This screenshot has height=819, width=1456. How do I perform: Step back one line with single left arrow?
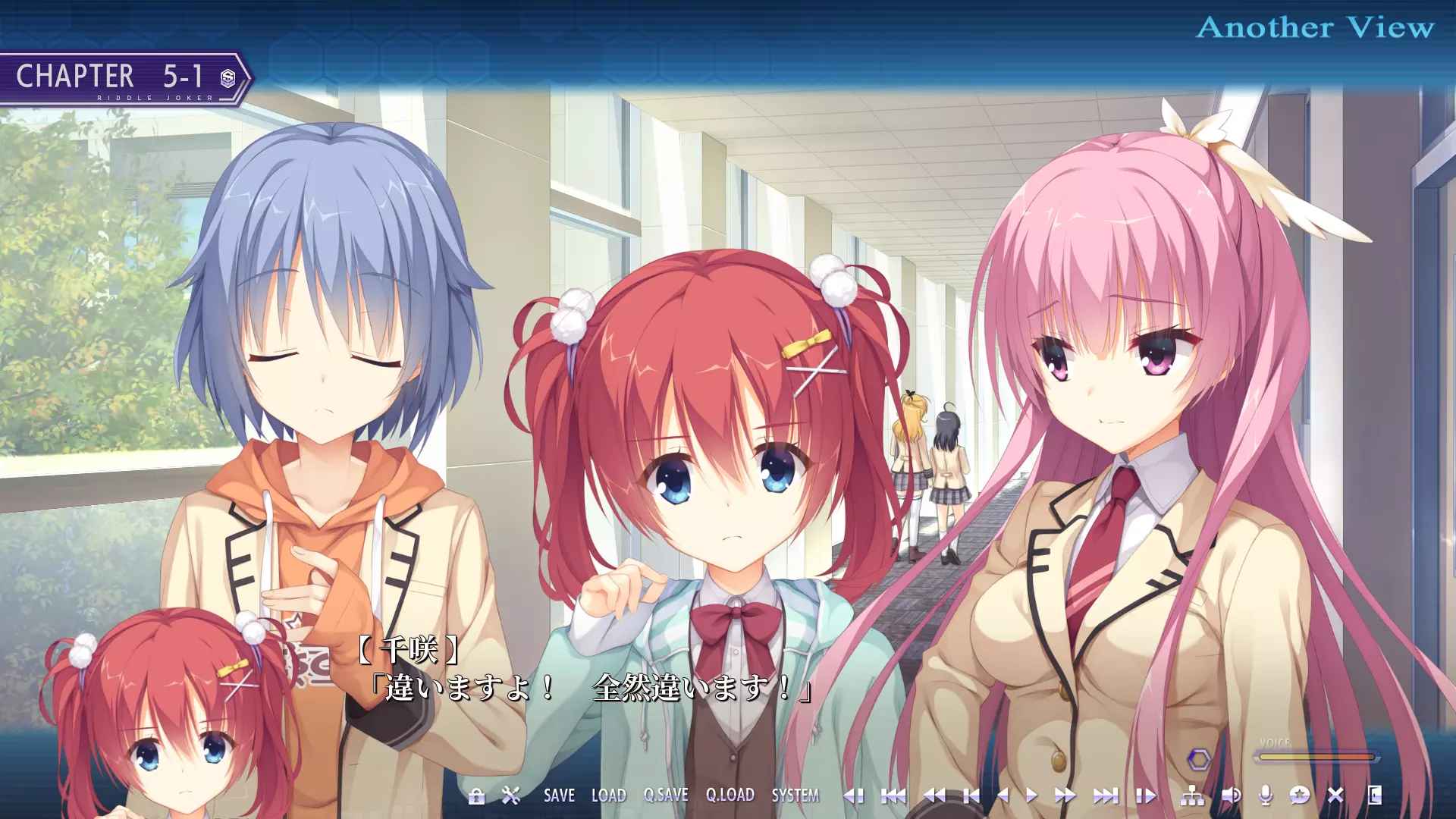coord(1003,795)
